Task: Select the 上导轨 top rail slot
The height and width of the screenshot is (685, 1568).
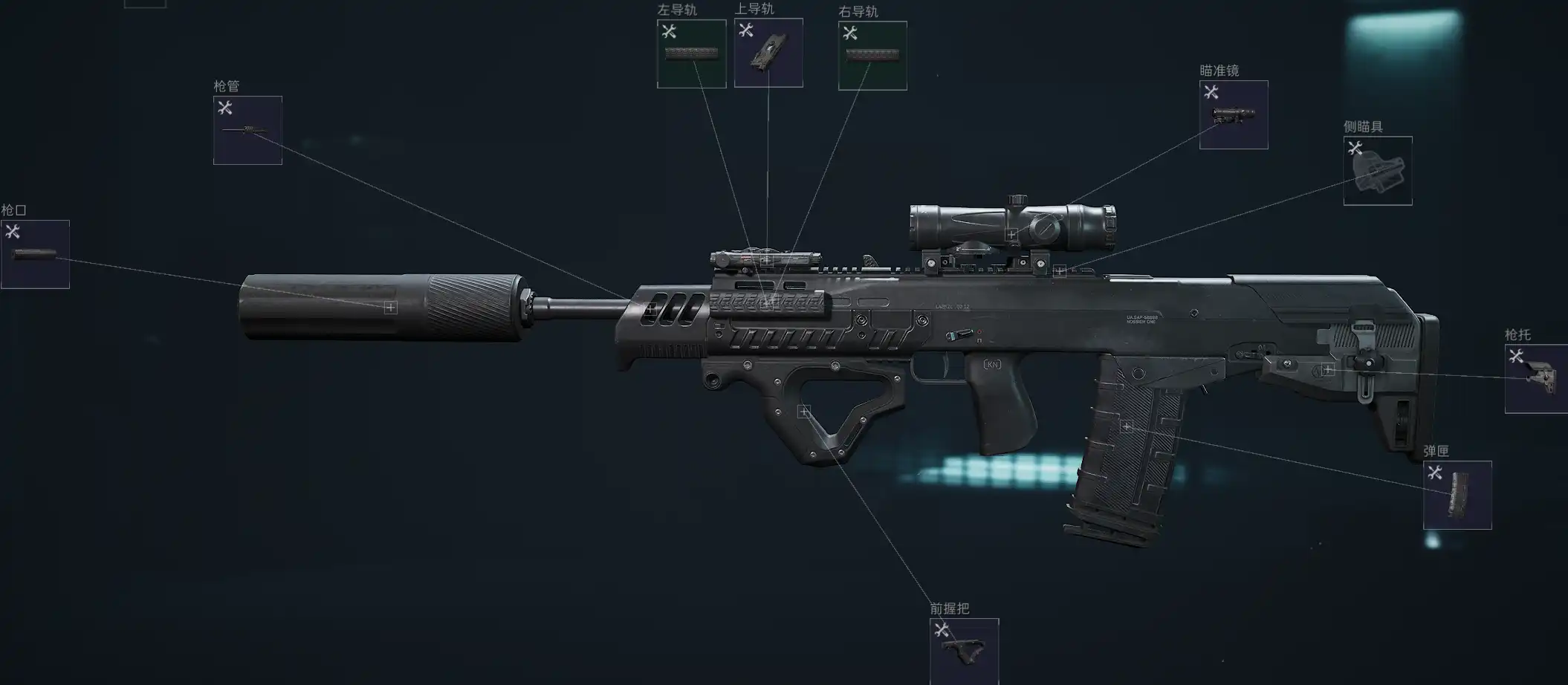Action: click(x=768, y=53)
